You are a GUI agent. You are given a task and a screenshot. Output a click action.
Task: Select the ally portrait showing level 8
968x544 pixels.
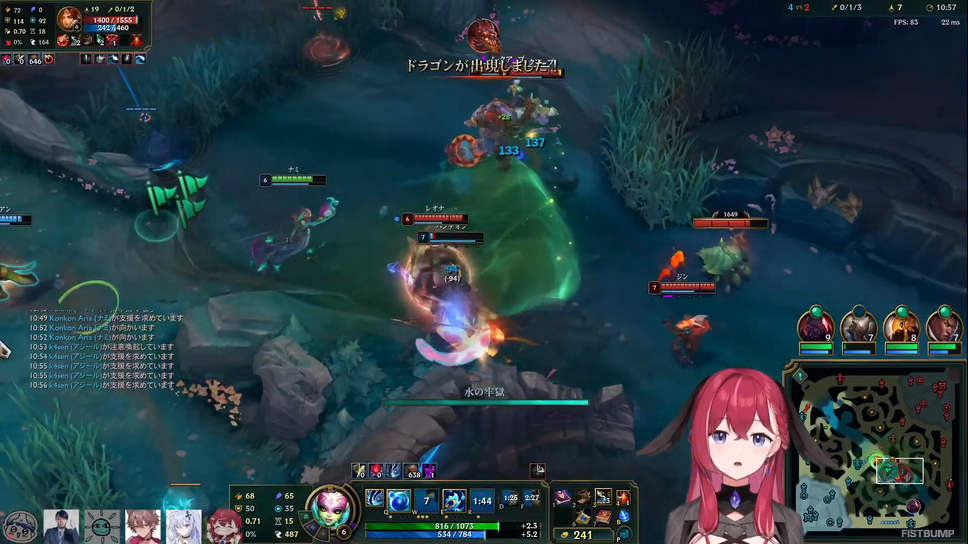(x=901, y=327)
